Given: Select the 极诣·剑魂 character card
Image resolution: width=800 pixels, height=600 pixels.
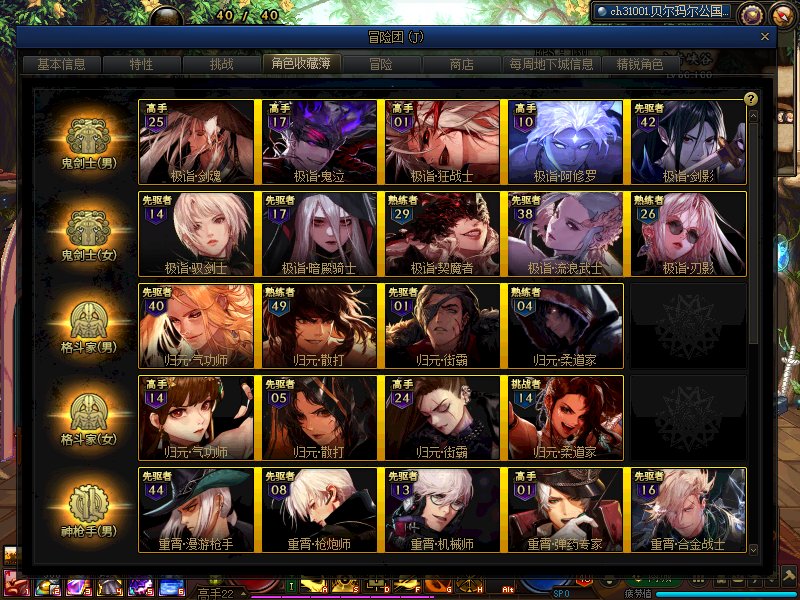Looking at the screenshot, I should [x=198, y=142].
